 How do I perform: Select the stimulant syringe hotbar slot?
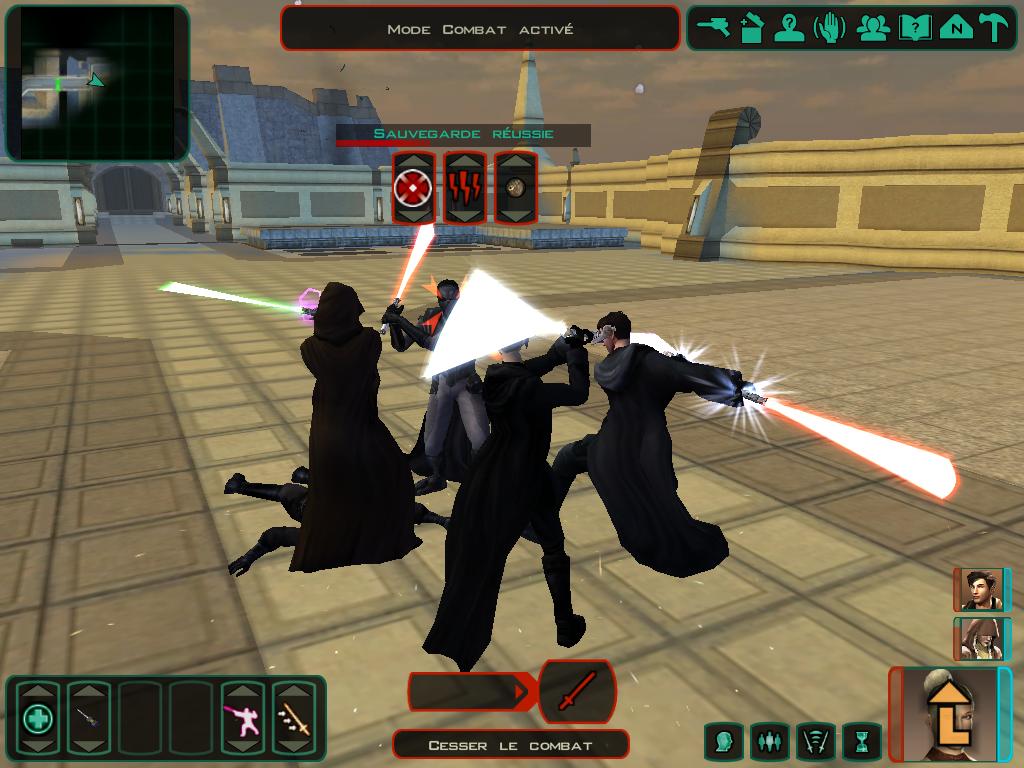(x=88, y=717)
